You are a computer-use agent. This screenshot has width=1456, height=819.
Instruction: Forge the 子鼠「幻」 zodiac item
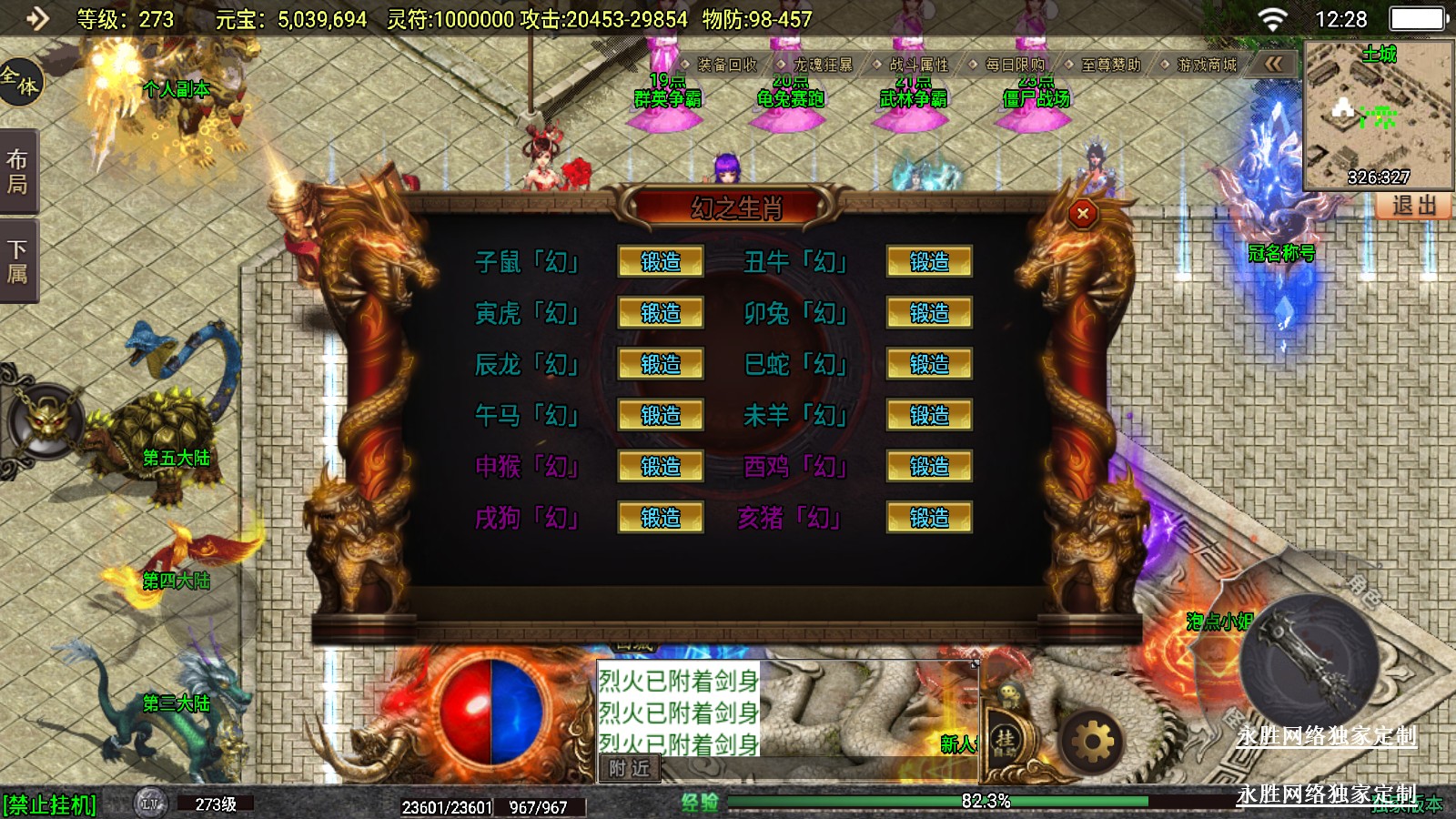(x=661, y=262)
